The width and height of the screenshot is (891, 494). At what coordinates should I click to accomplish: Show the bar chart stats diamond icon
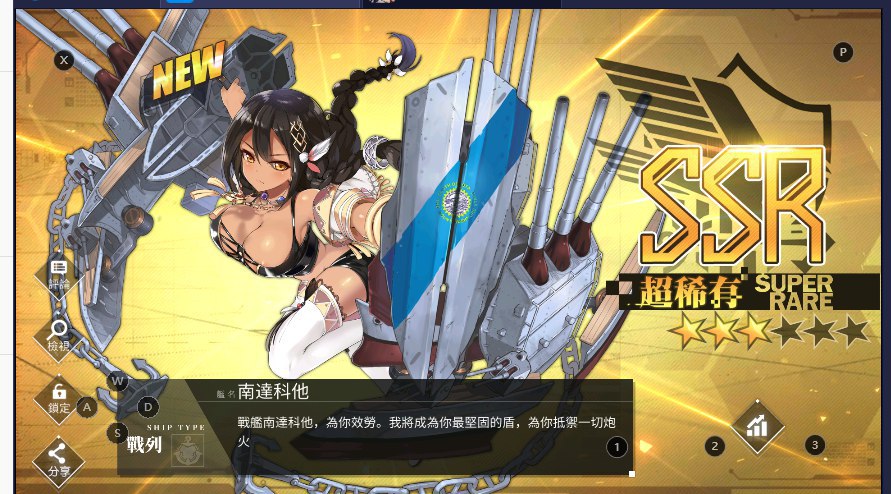757,426
